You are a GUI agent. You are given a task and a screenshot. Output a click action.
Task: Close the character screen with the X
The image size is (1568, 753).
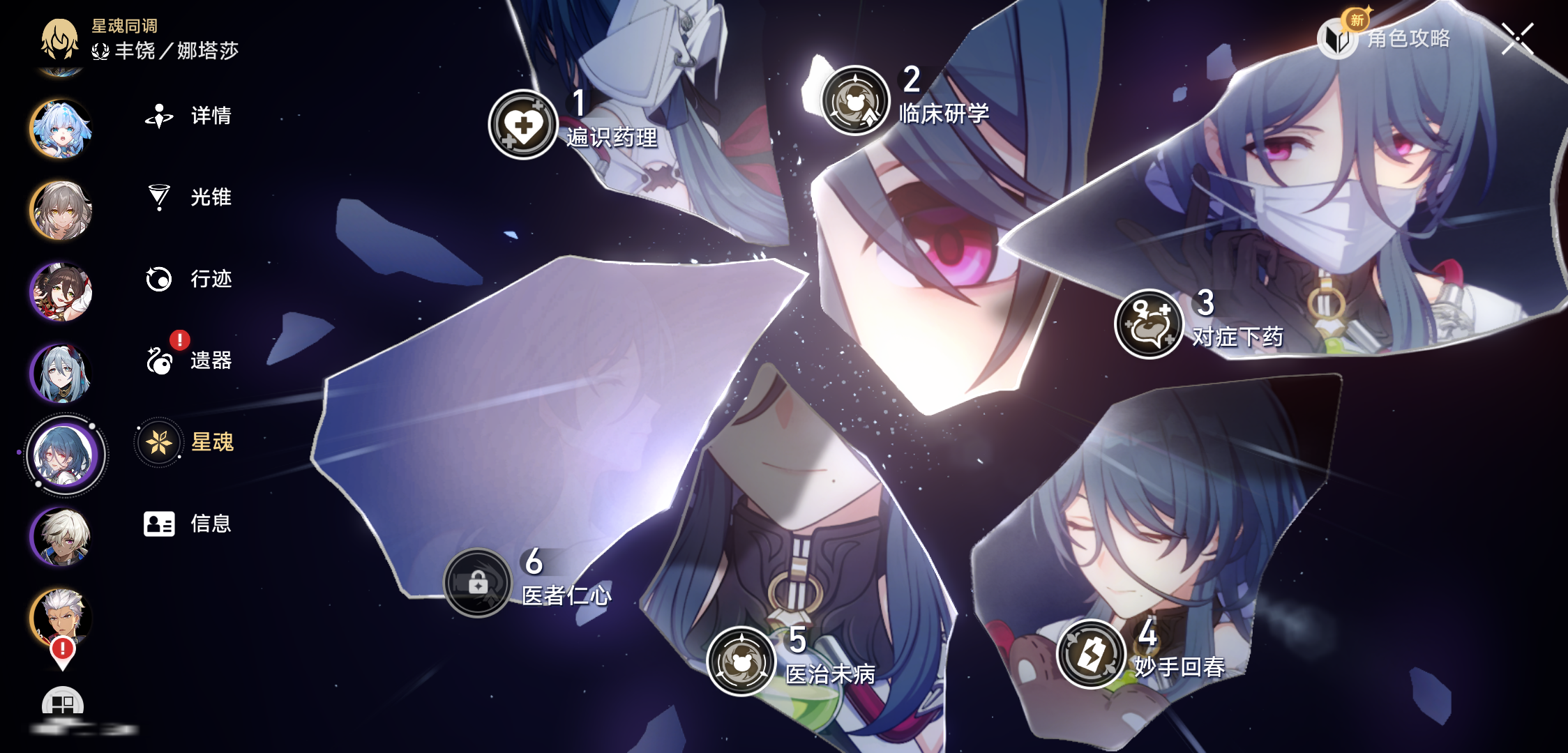[x=1517, y=38]
